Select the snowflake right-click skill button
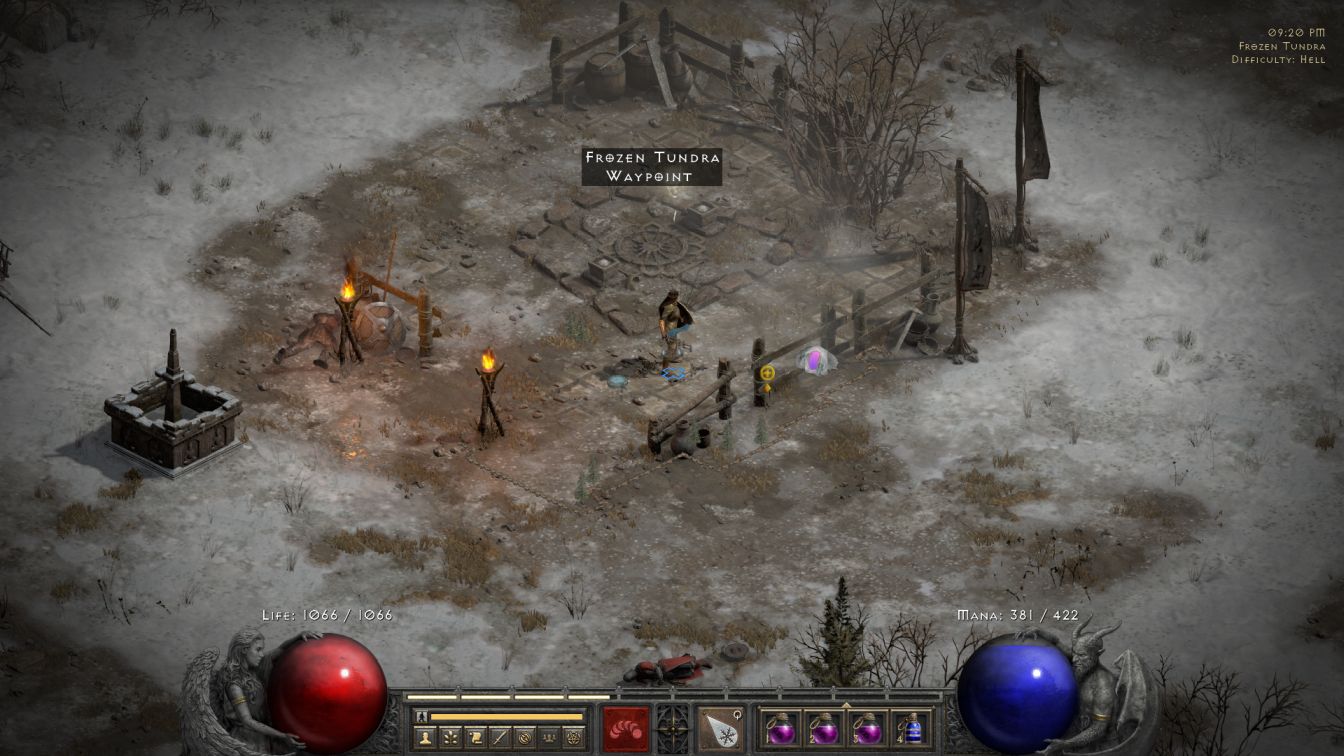1344x756 pixels. point(720,728)
